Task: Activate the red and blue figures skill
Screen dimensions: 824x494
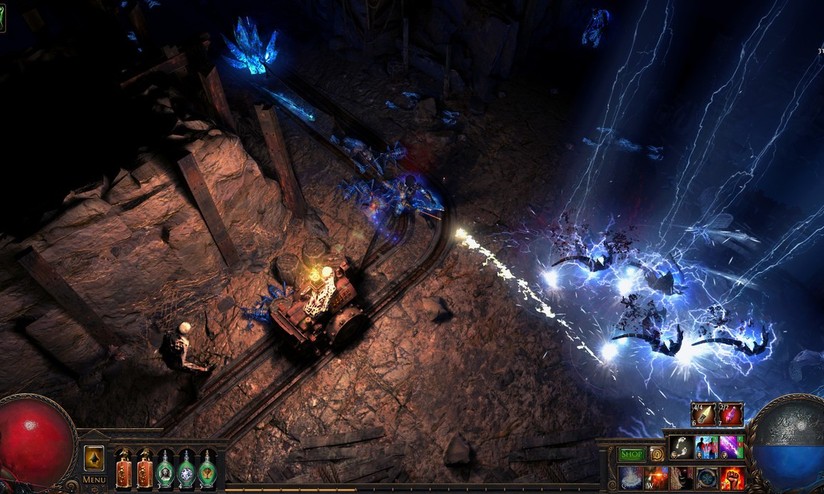Action: pos(707,447)
